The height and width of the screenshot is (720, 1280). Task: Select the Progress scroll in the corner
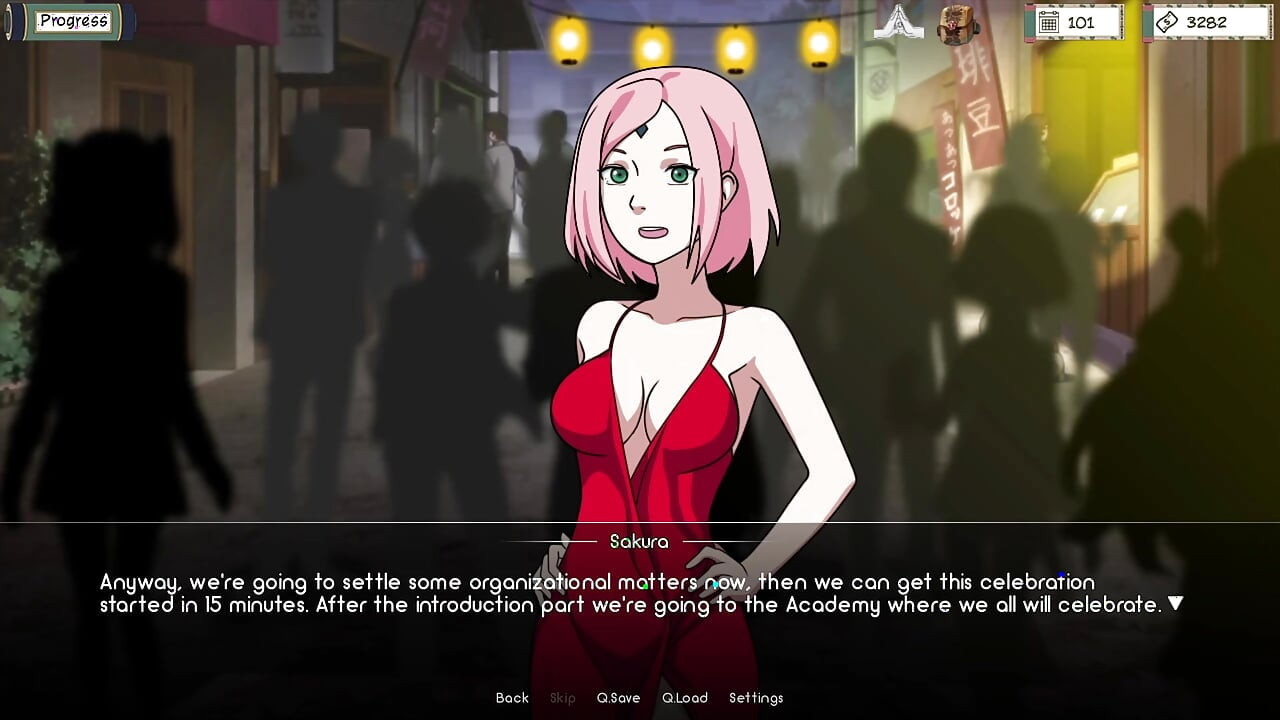(72, 20)
